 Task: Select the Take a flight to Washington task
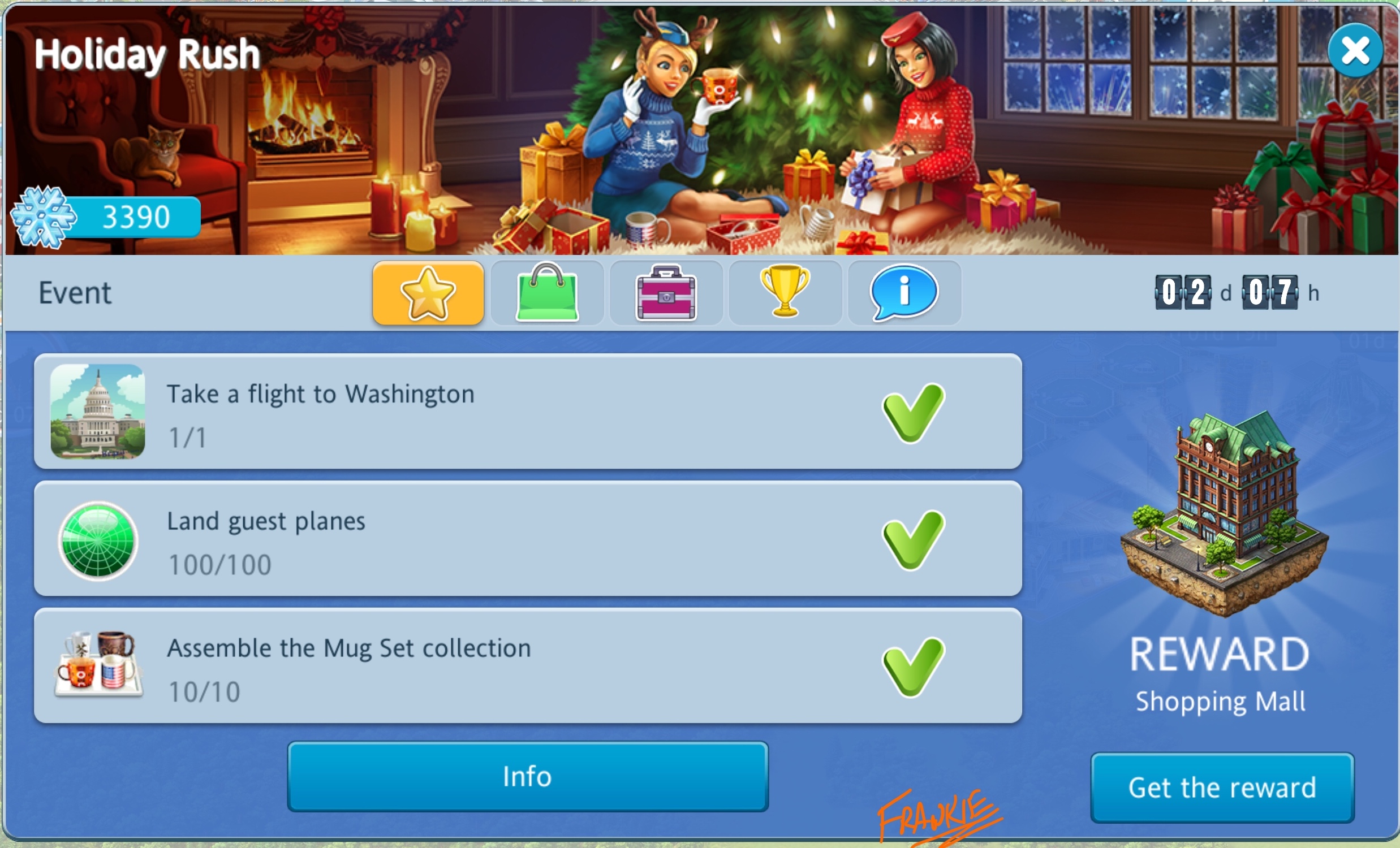coord(527,411)
